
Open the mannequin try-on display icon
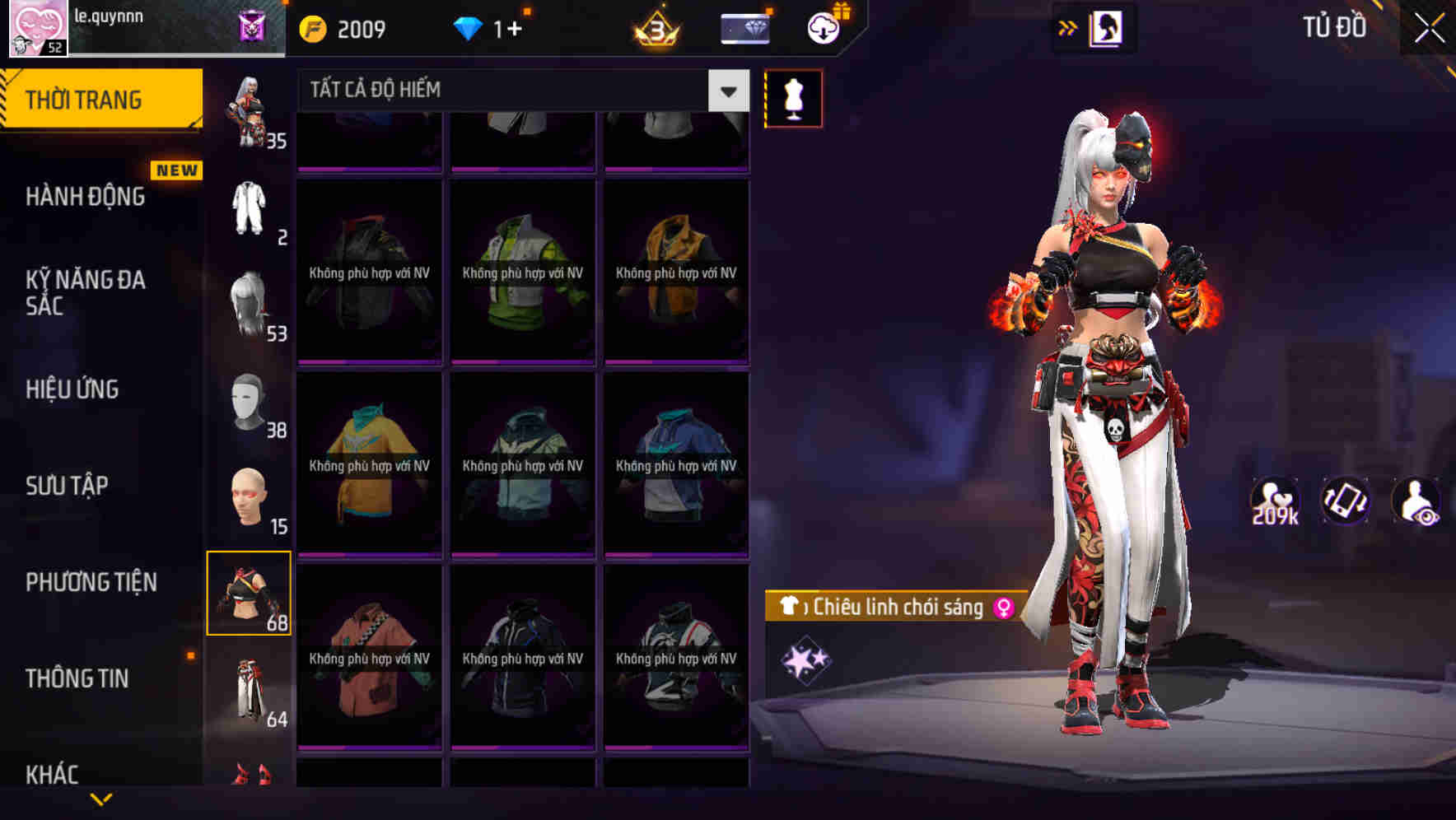coord(793,97)
